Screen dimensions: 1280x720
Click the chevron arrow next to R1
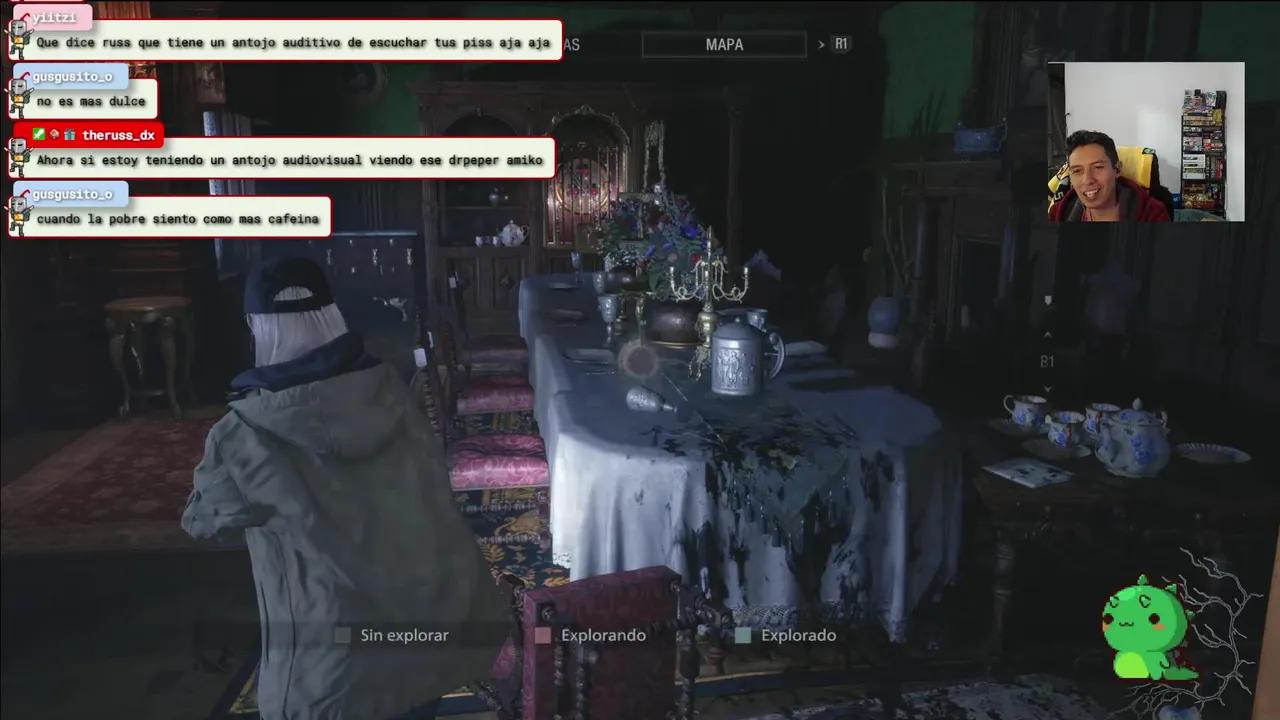pyautogui.click(x=820, y=44)
